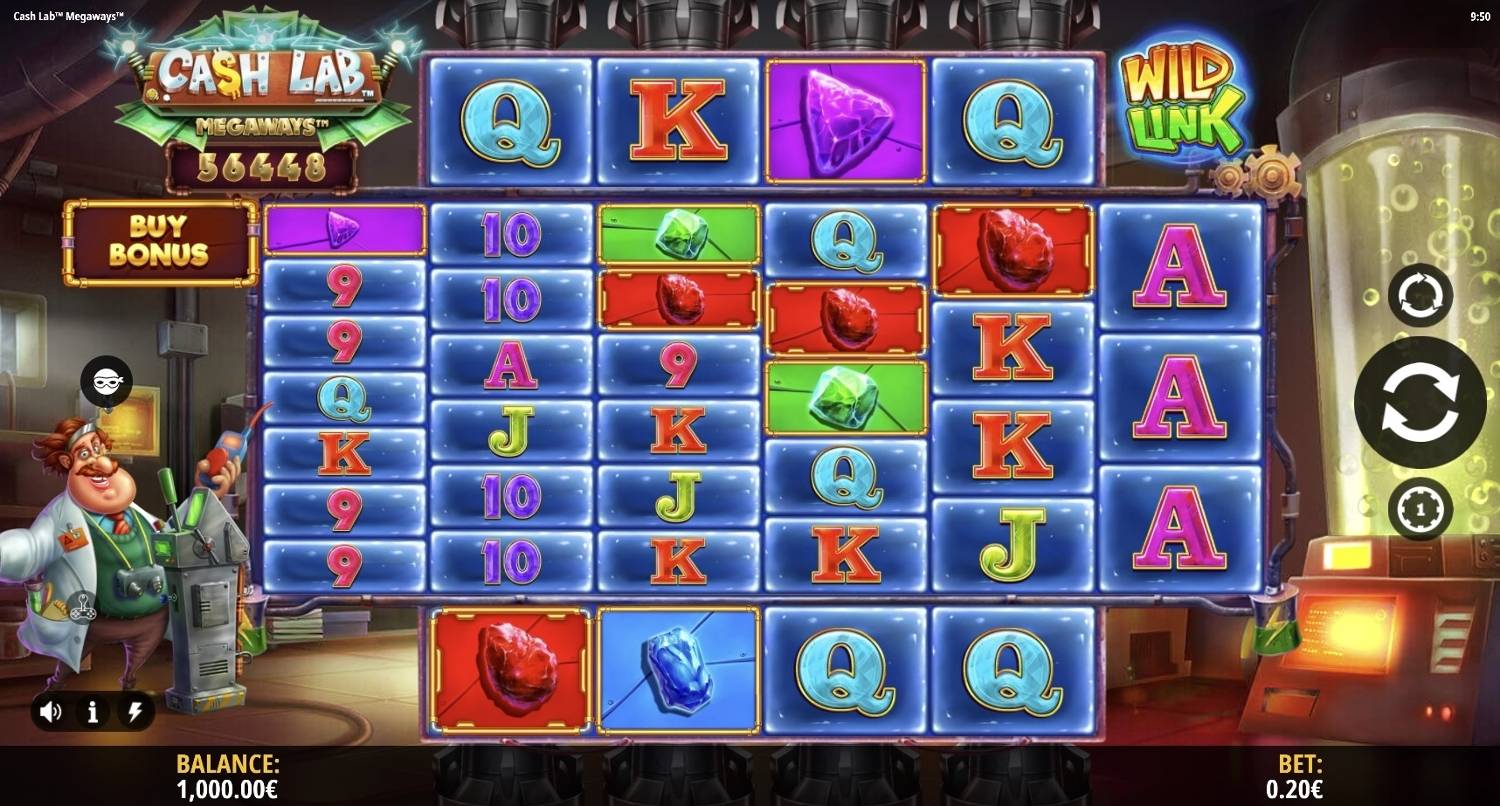Open the bet chip selector
Viewport: 1500px width, 806px height.
coord(1419,509)
